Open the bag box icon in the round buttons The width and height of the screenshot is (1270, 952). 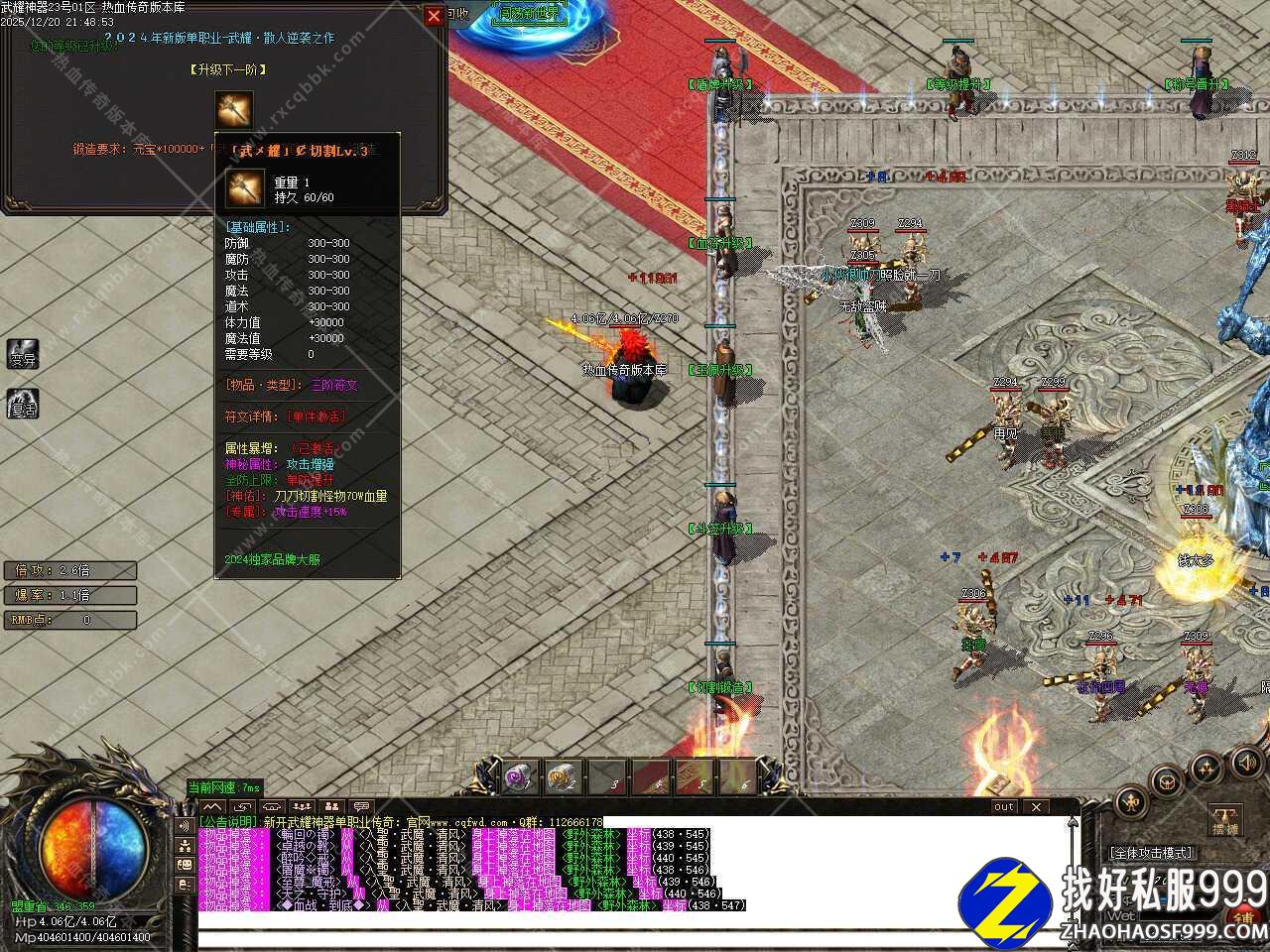(x=1169, y=780)
